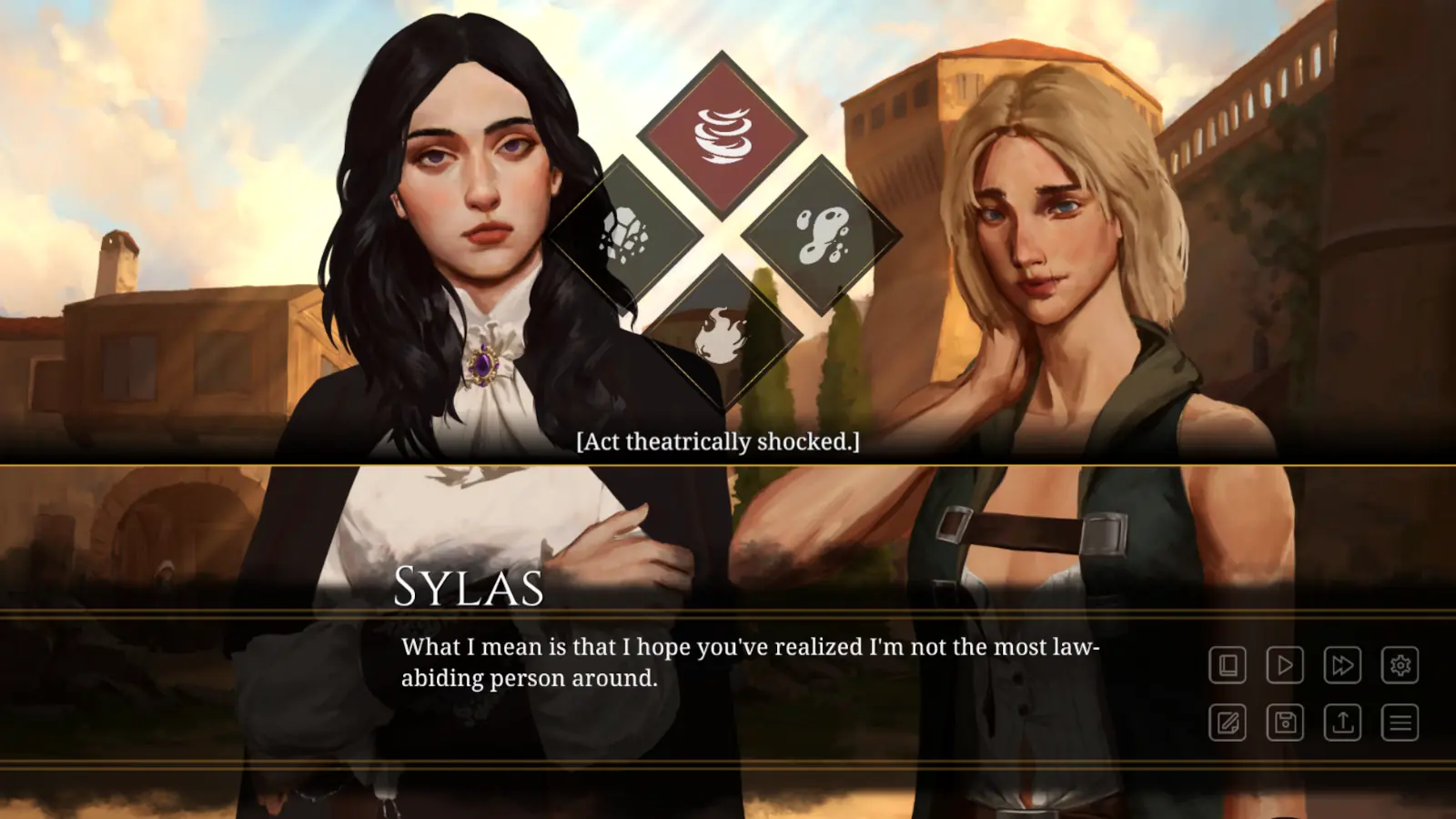Open the notes editing icon
The height and width of the screenshot is (819, 1456).
1228,723
